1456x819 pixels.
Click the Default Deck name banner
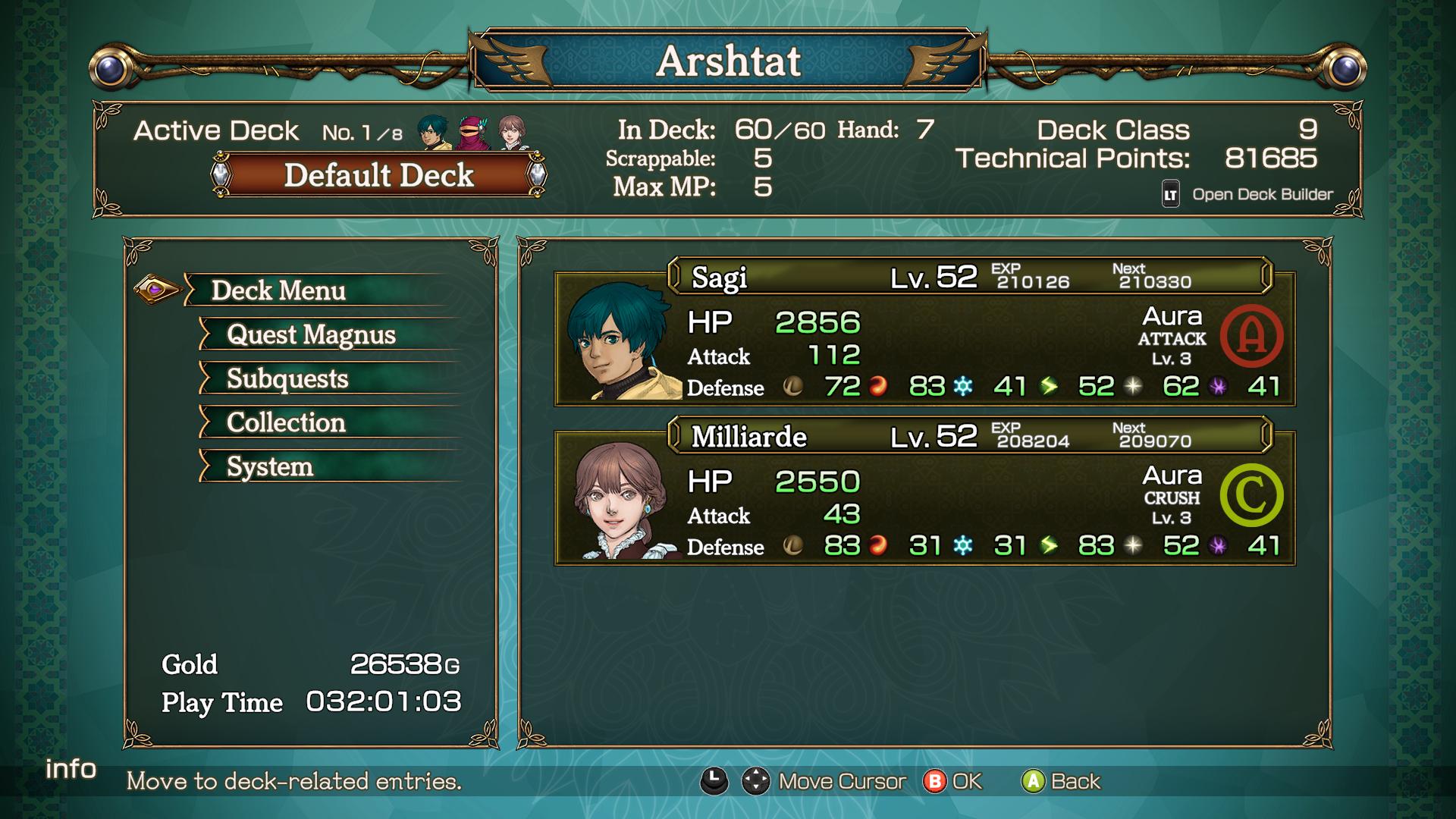pyautogui.click(x=378, y=175)
